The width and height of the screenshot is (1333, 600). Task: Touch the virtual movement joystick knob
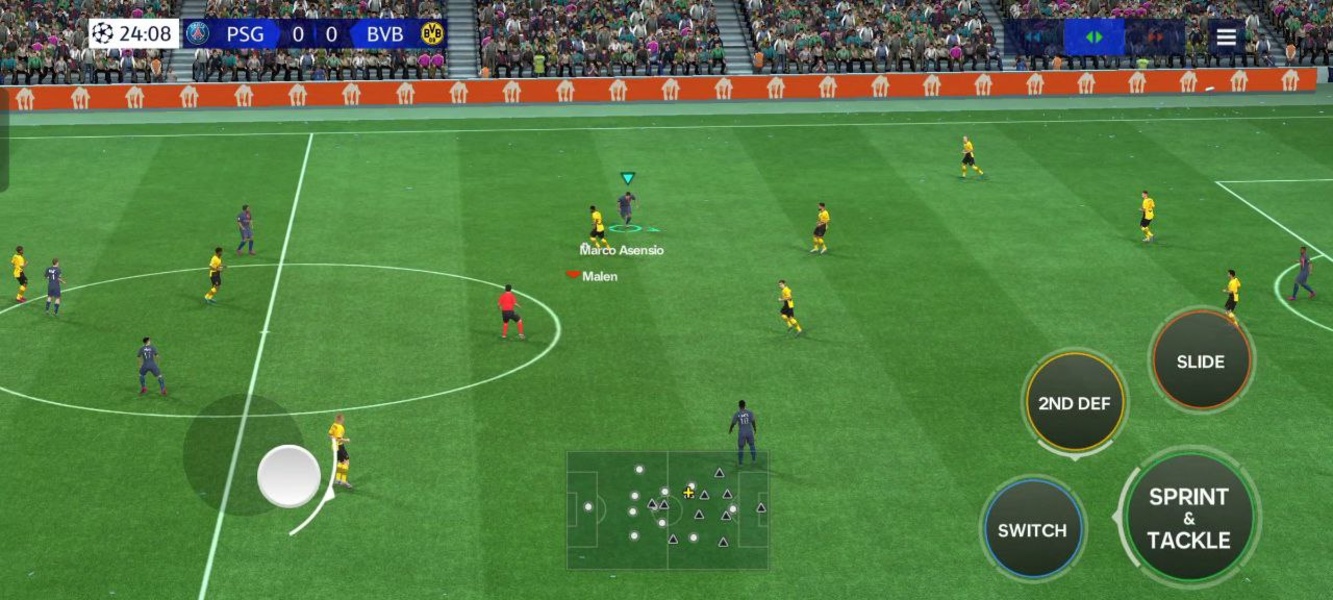click(x=289, y=476)
